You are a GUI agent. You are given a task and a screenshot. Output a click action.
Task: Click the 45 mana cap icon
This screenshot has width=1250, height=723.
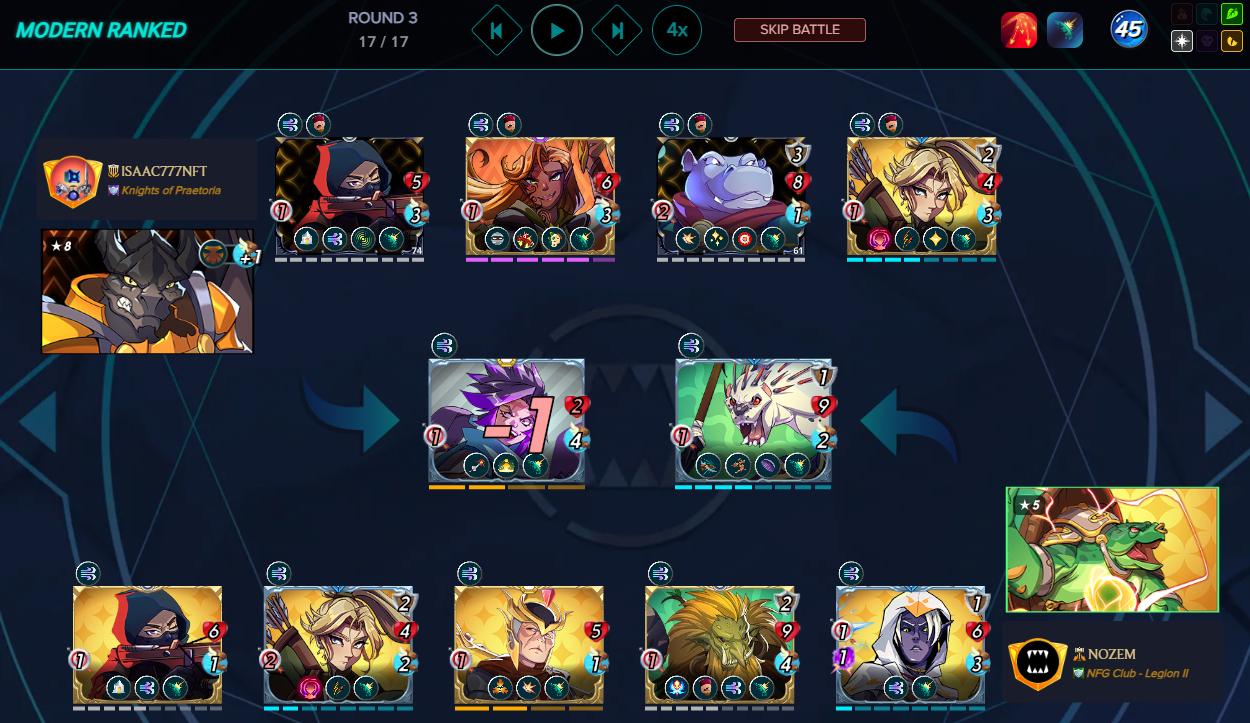(1129, 30)
